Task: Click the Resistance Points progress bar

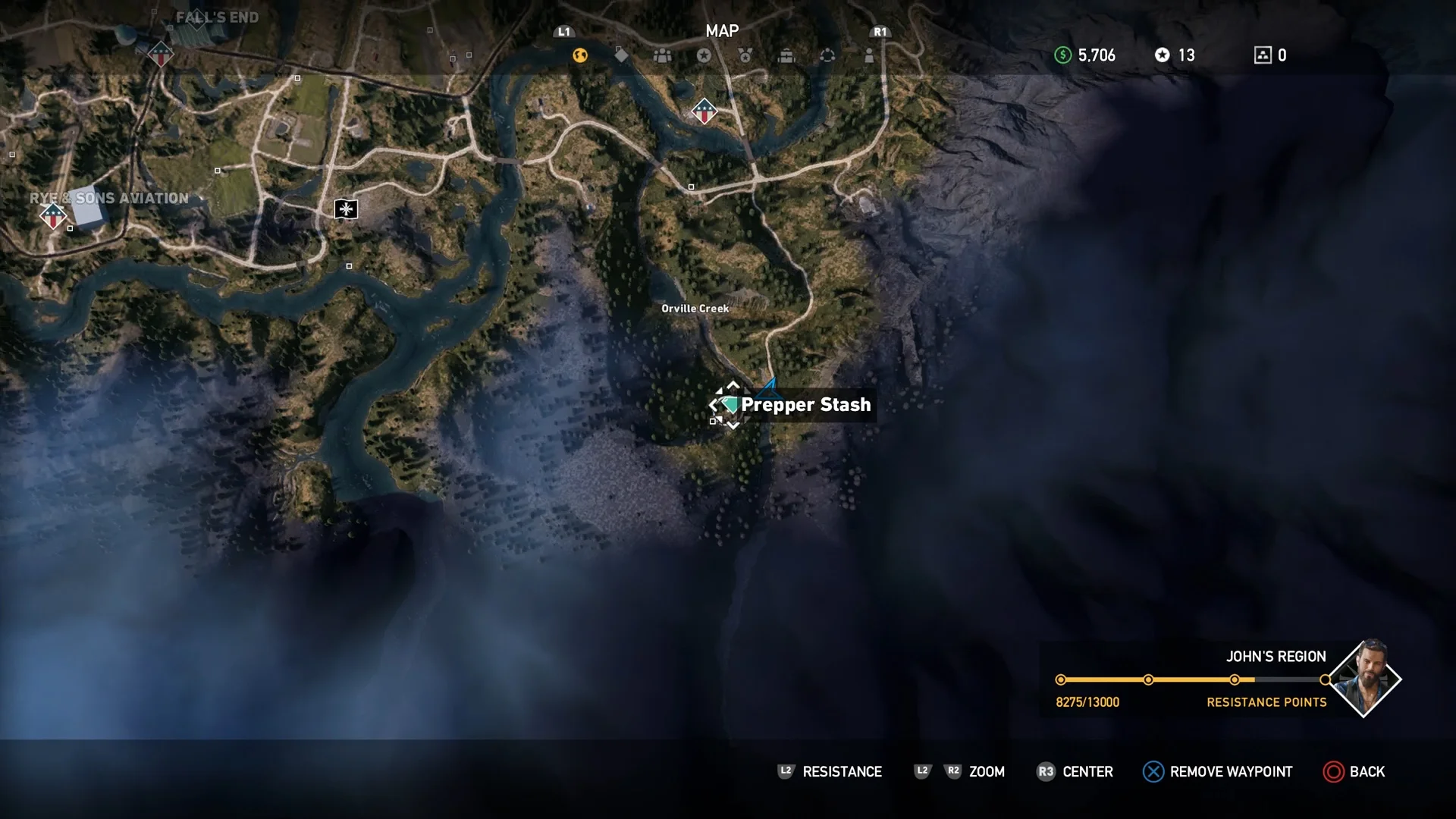Action: [1191, 680]
